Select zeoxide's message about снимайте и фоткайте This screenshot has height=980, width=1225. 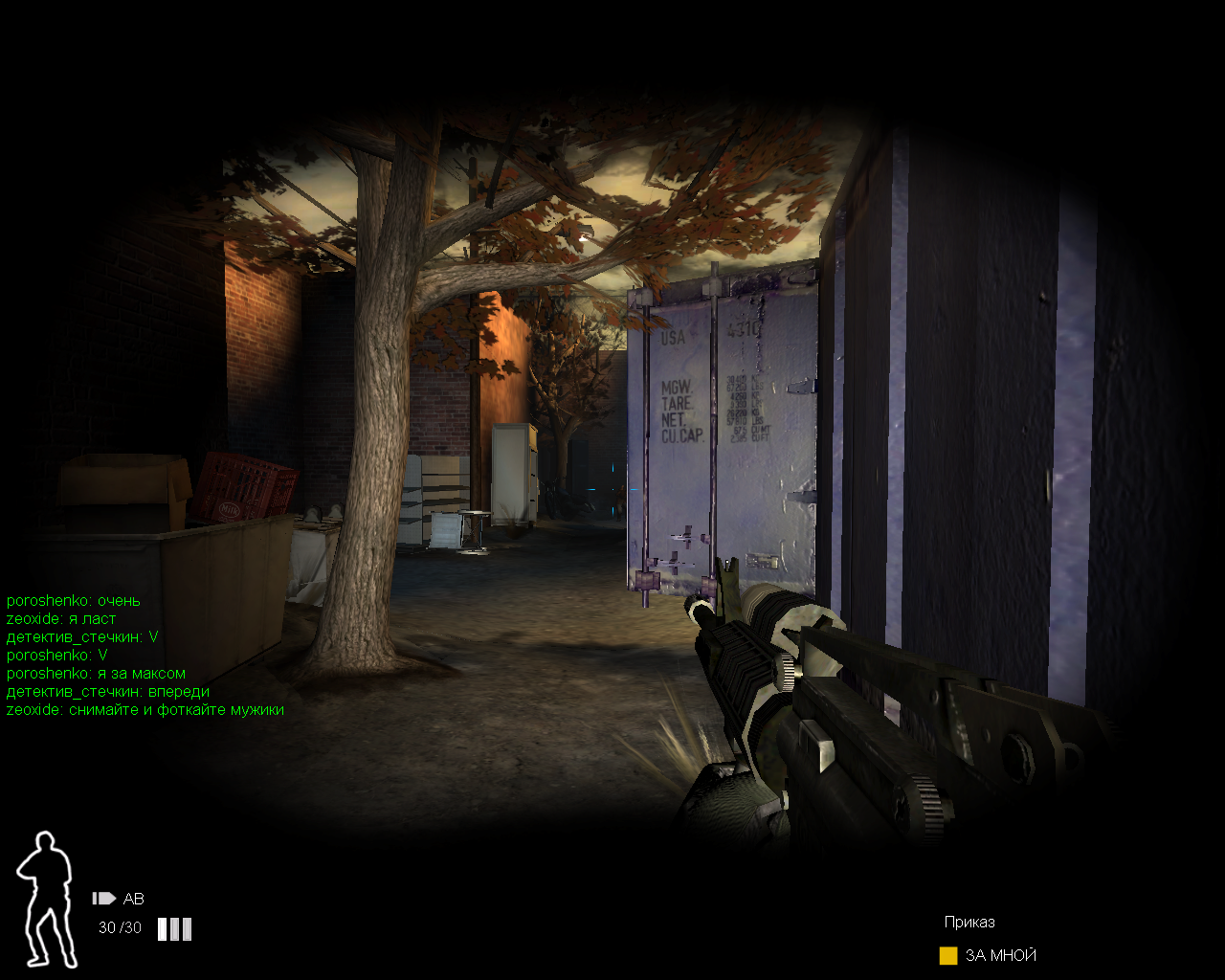(145, 710)
